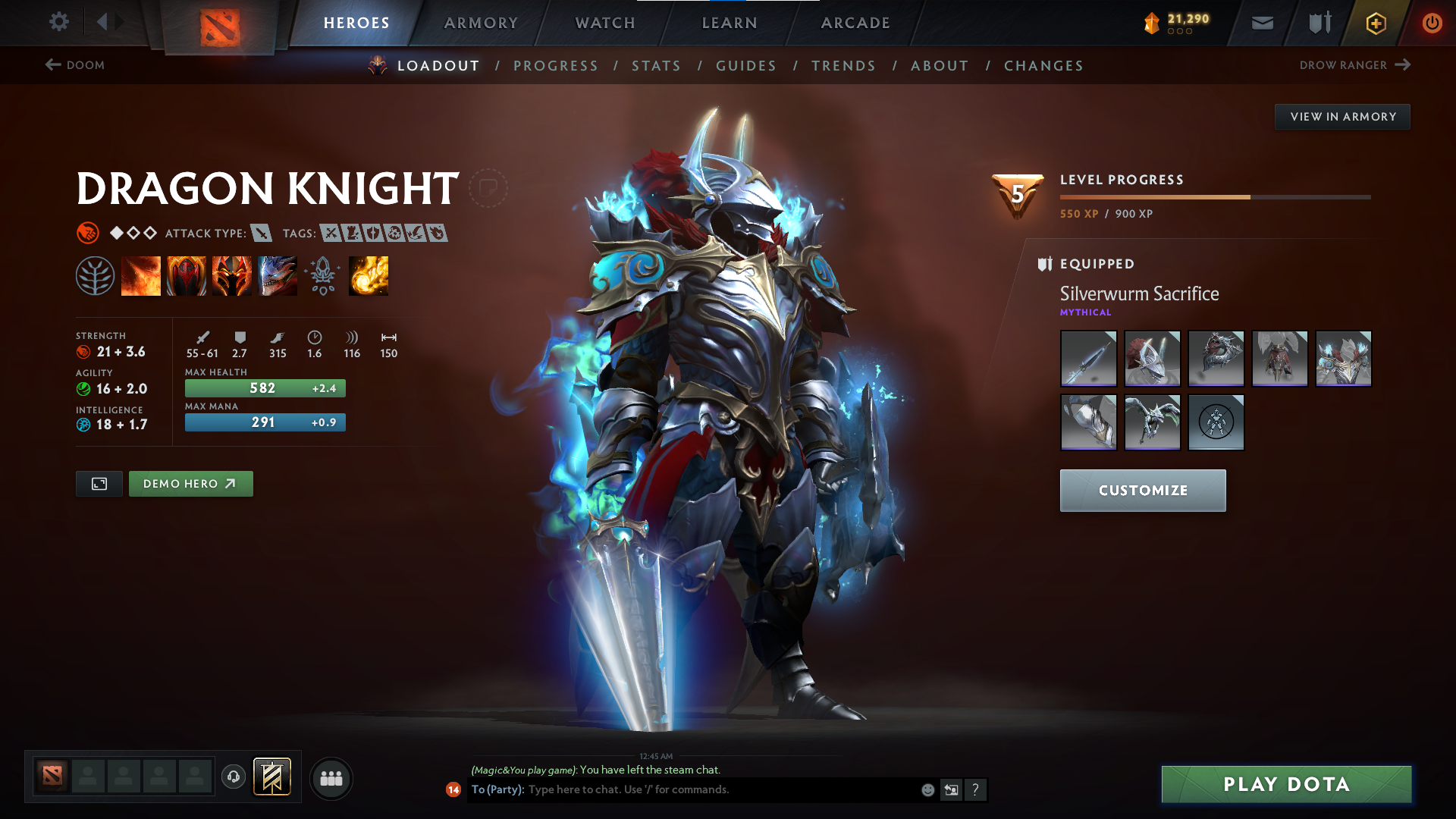
Task: Switch to the Stats tab
Action: (x=656, y=66)
